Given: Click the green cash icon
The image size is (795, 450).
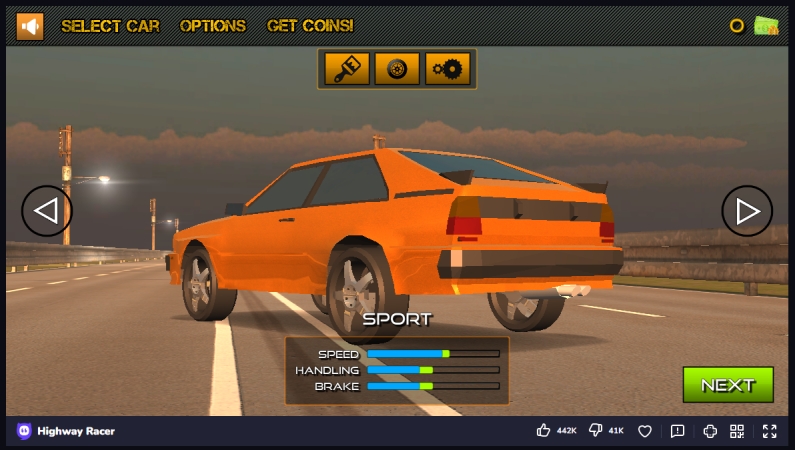Looking at the screenshot, I should [x=767, y=26].
